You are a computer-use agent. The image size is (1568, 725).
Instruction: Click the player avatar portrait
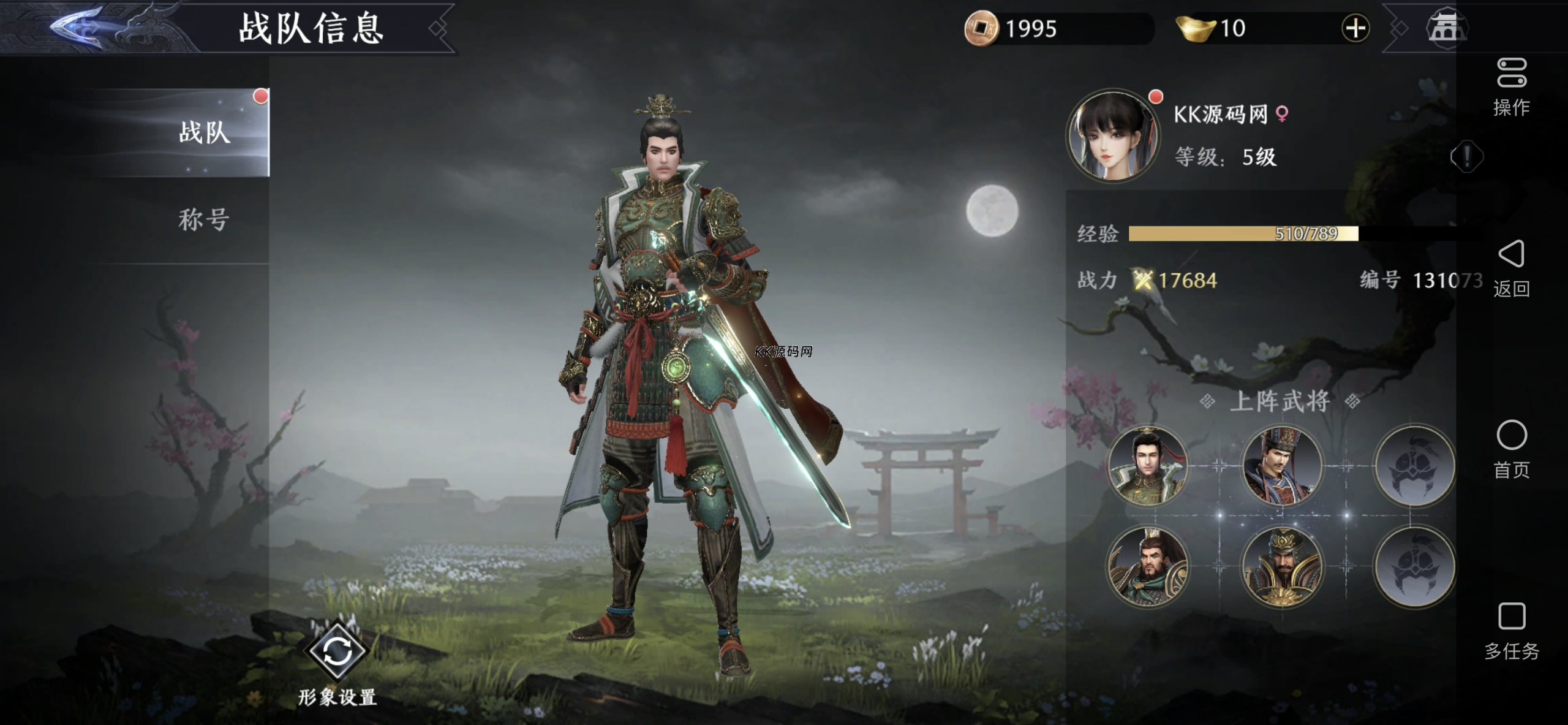click(1112, 135)
